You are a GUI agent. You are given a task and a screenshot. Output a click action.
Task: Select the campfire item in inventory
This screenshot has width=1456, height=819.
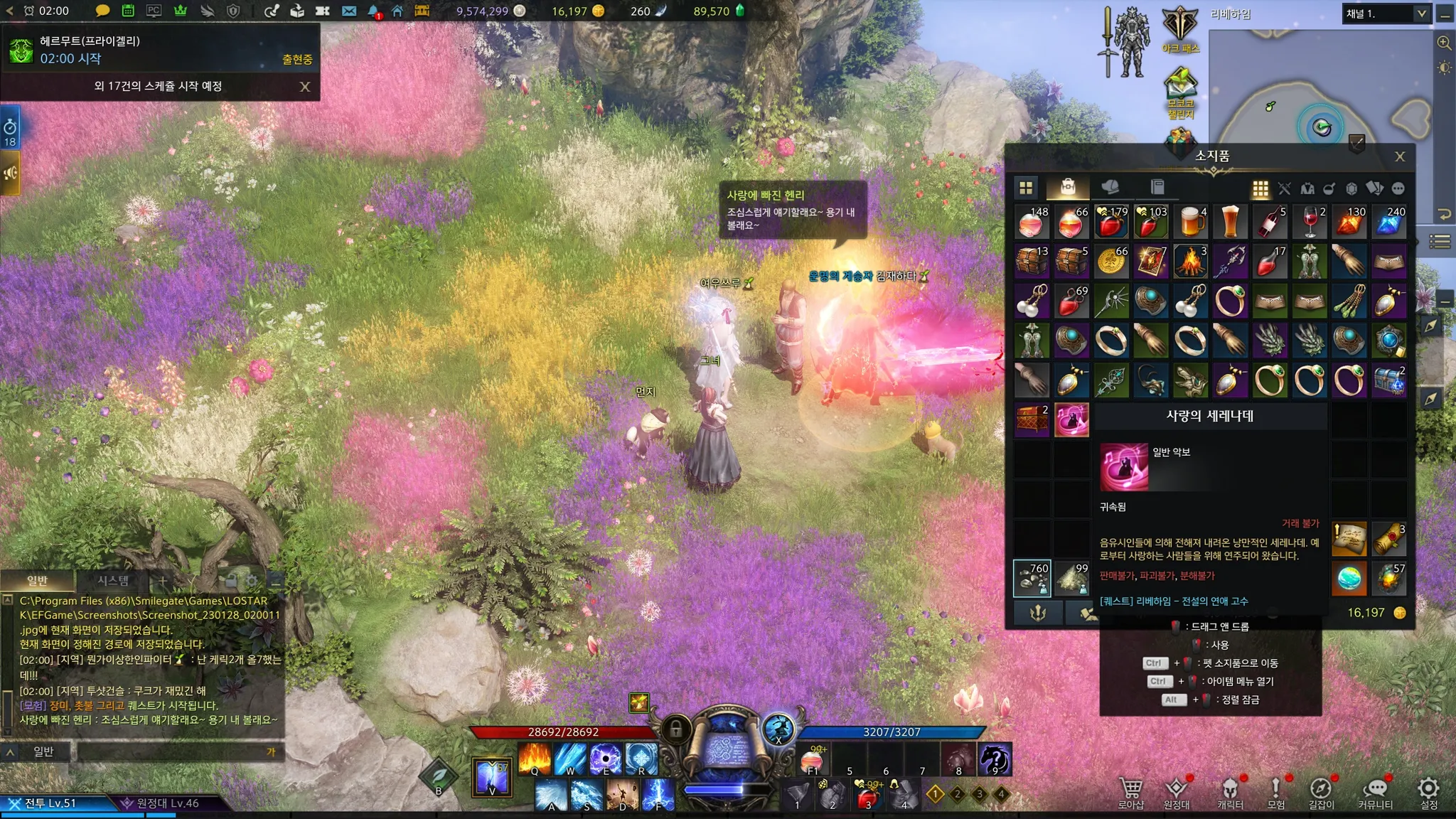tap(1191, 262)
